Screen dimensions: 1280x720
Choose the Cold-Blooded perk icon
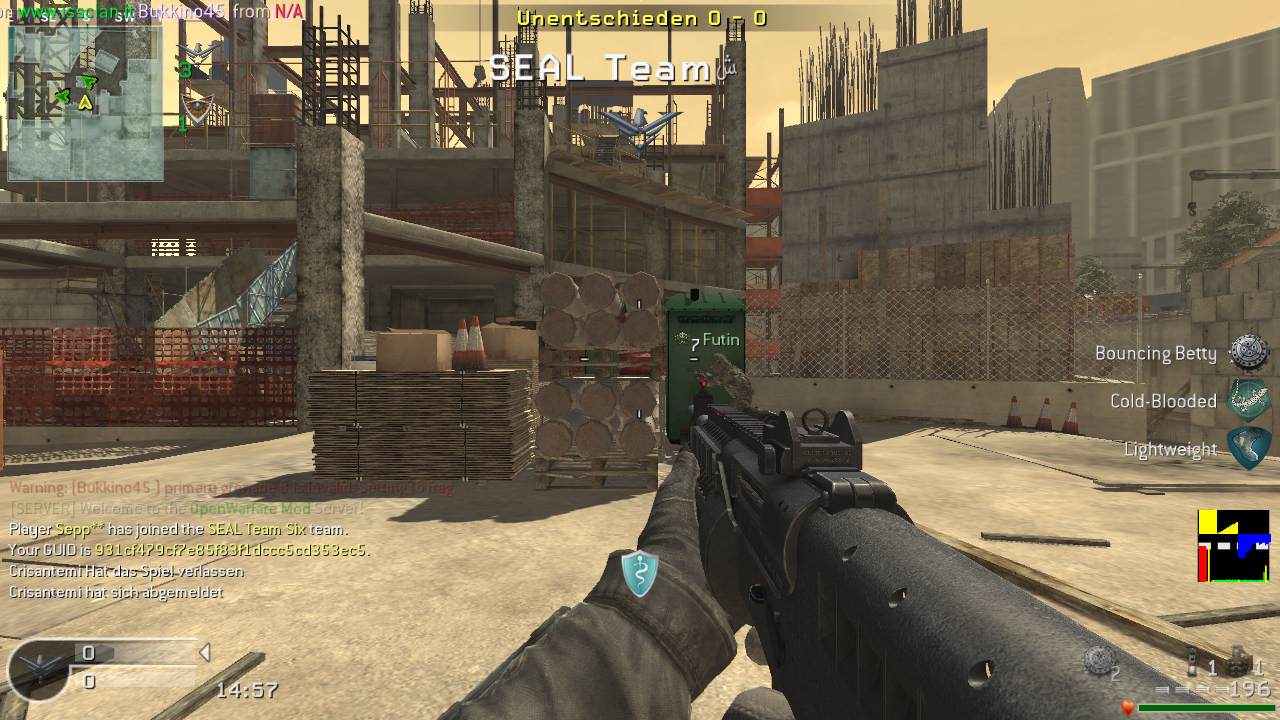click(1249, 400)
